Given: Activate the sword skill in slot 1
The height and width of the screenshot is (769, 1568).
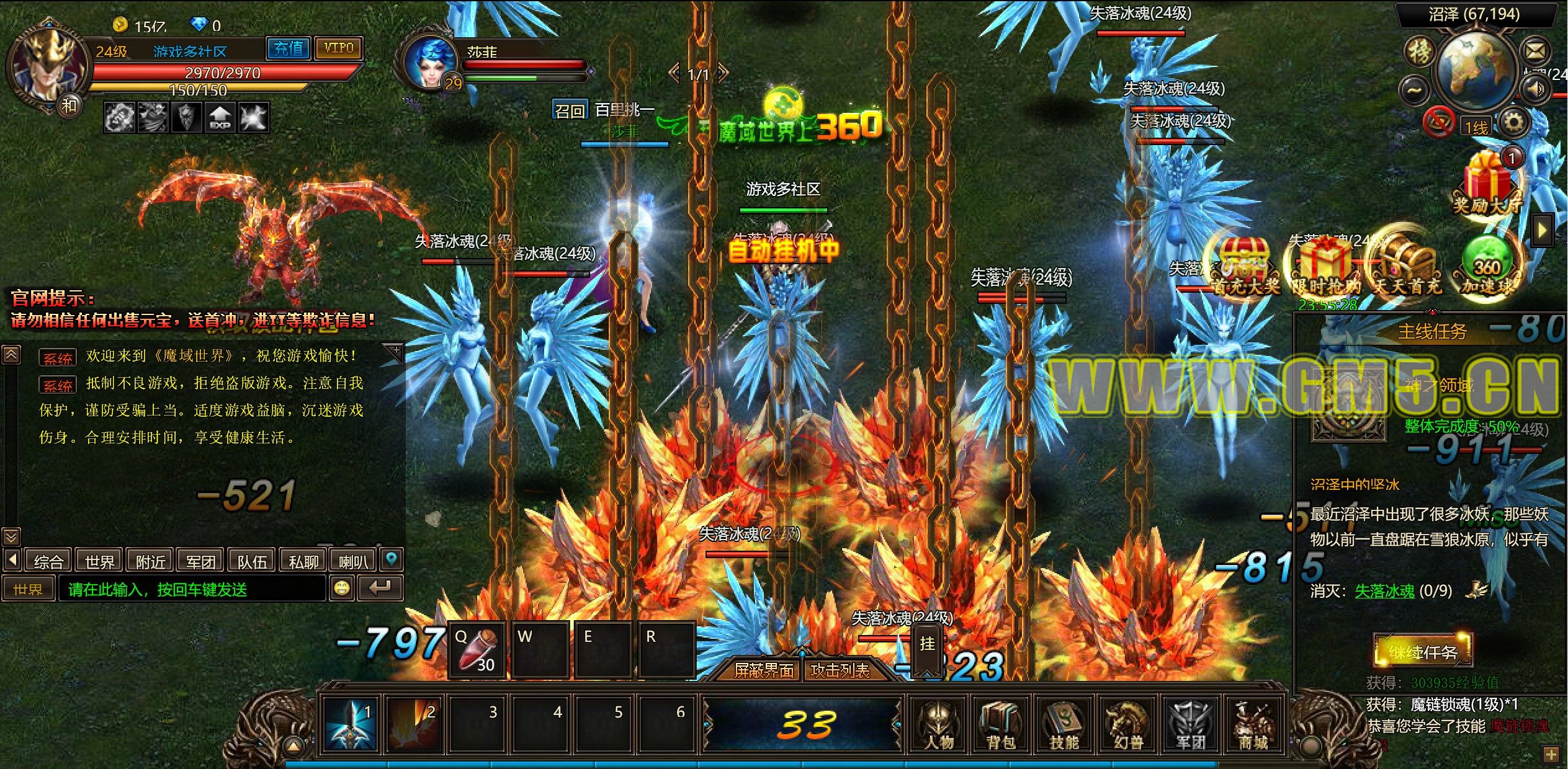Looking at the screenshot, I should click(351, 724).
